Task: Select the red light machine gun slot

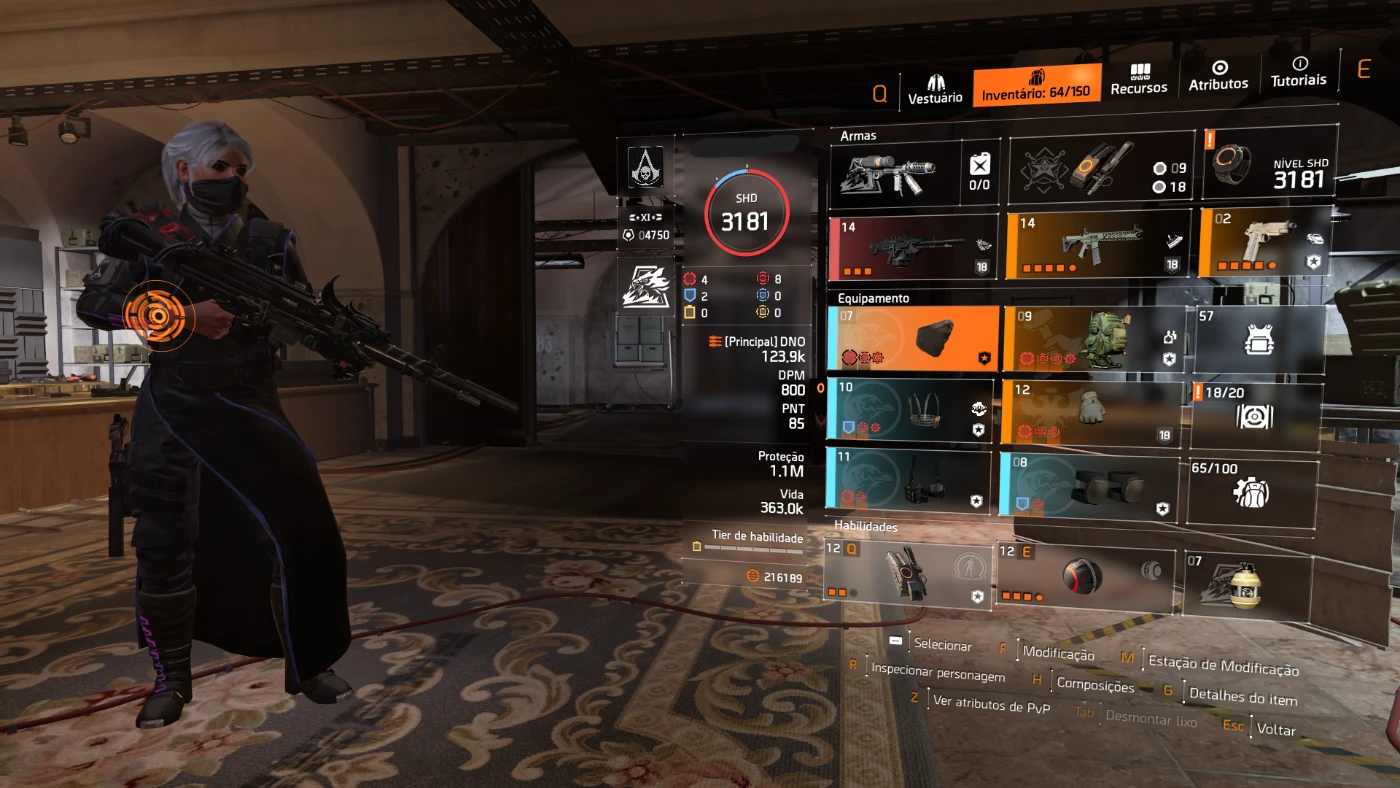Action: (x=913, y=247)
